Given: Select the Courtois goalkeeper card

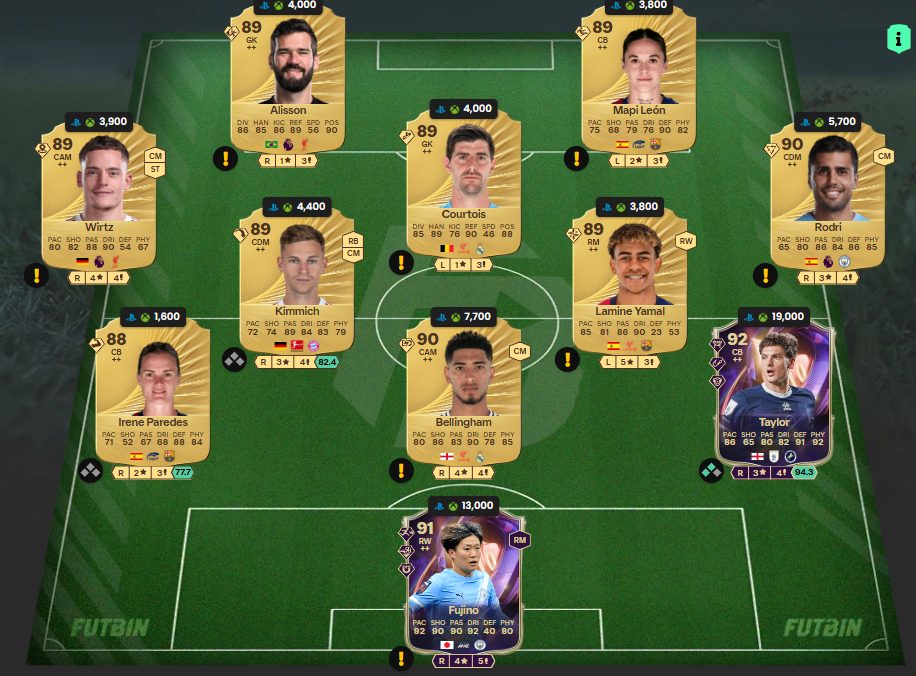Looking at the screenshot, I should (x=463, y=185).
